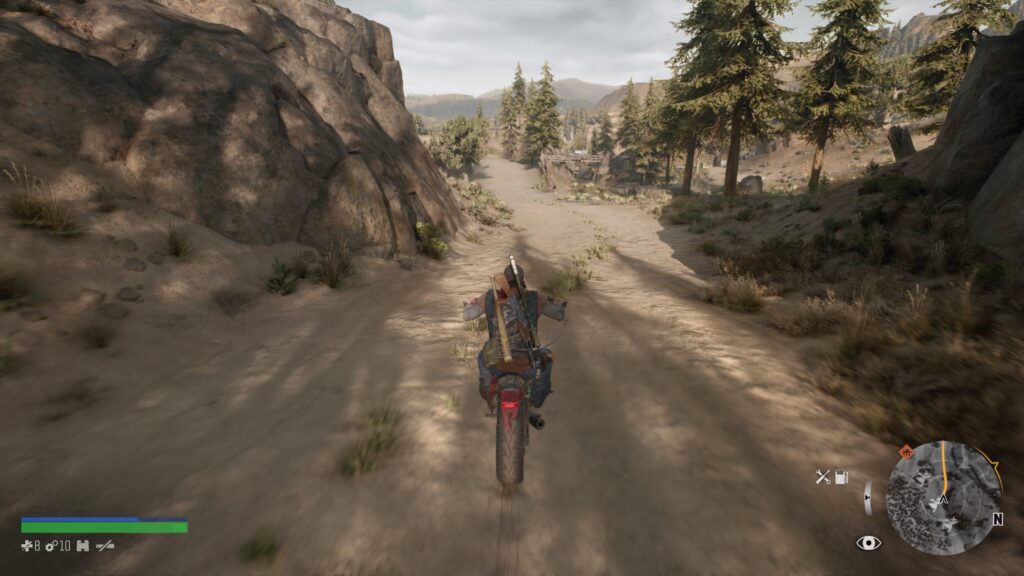1024x576 pixels.
Task: Toggle the eye visibility indicator
Action: 868,542
